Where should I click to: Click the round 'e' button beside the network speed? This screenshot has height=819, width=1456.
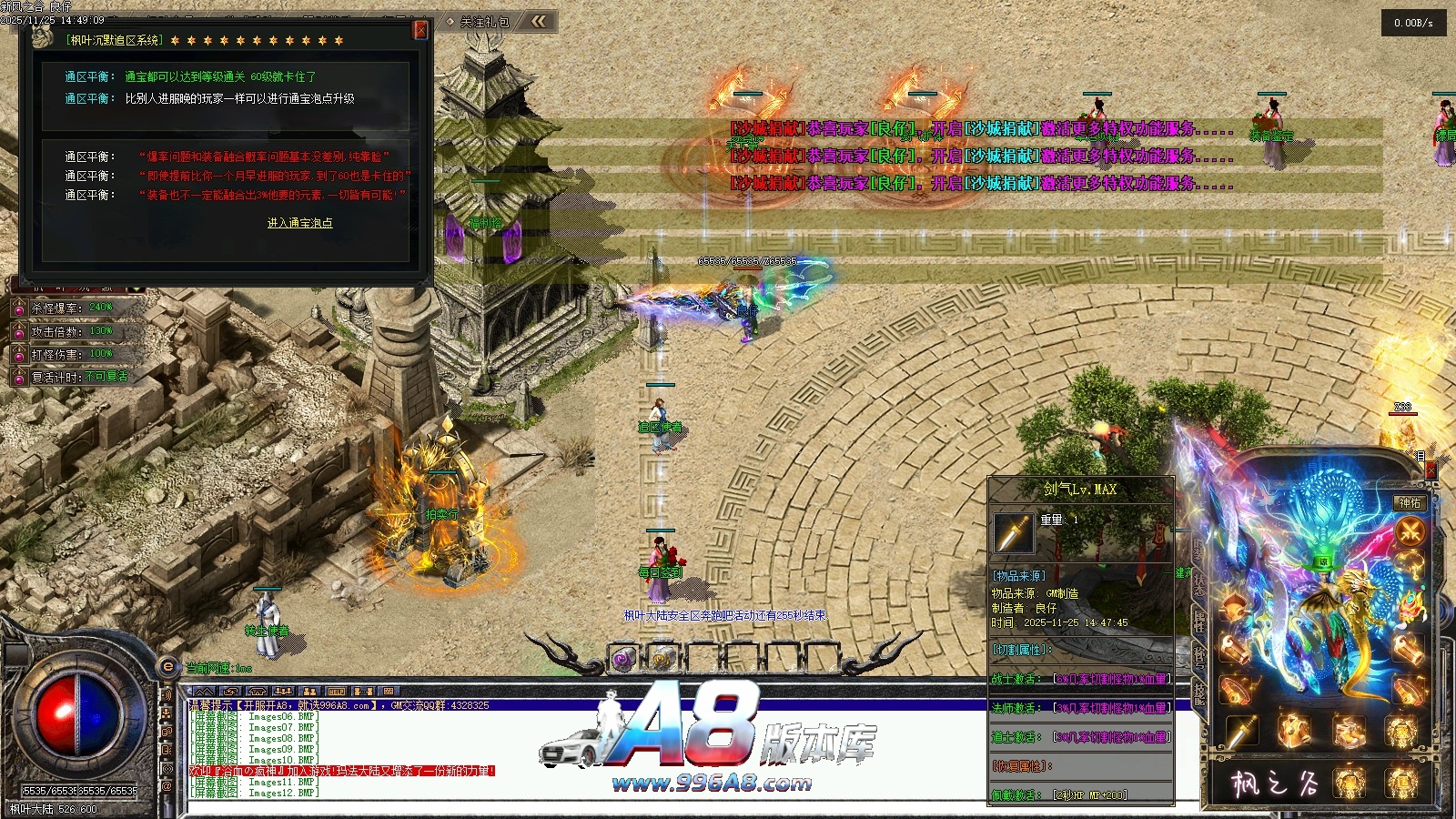click(x=168, y=667)
